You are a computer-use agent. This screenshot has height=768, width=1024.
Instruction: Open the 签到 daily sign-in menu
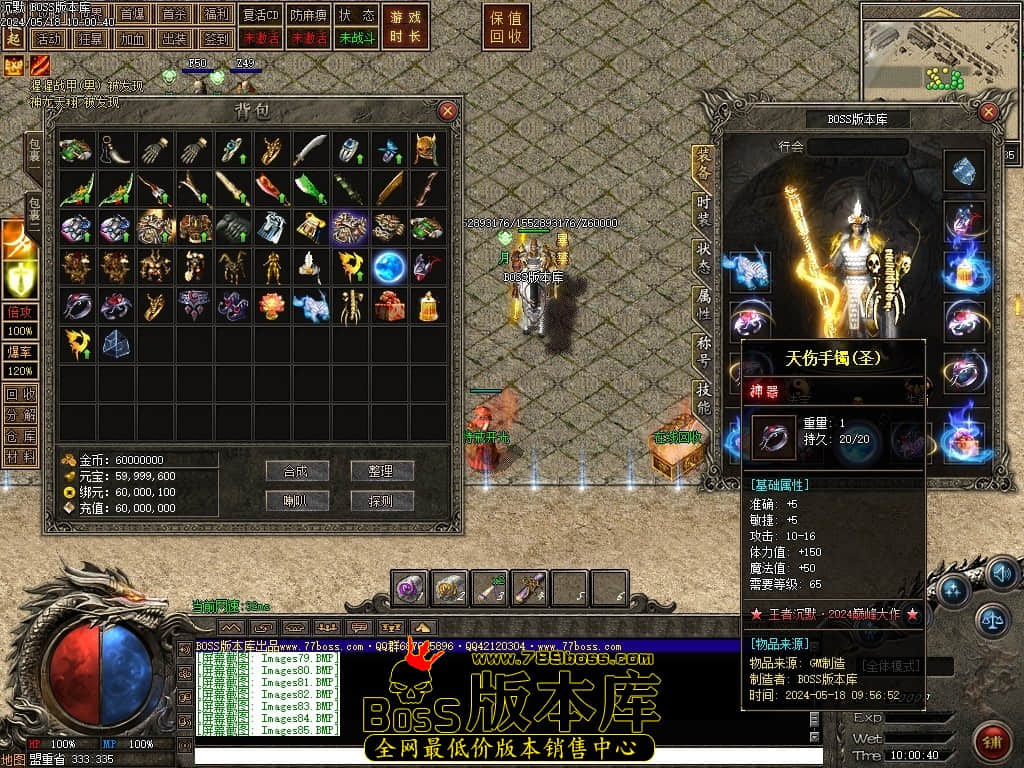215,38
